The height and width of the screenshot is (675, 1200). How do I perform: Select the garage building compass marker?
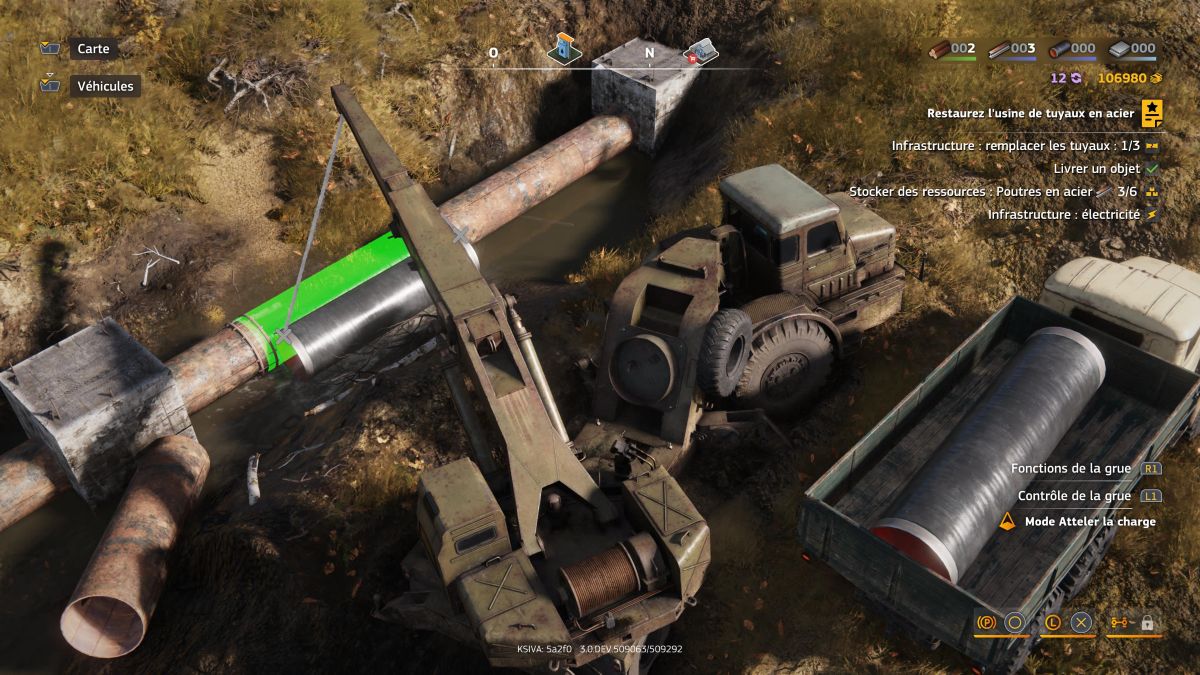(700, 51)
